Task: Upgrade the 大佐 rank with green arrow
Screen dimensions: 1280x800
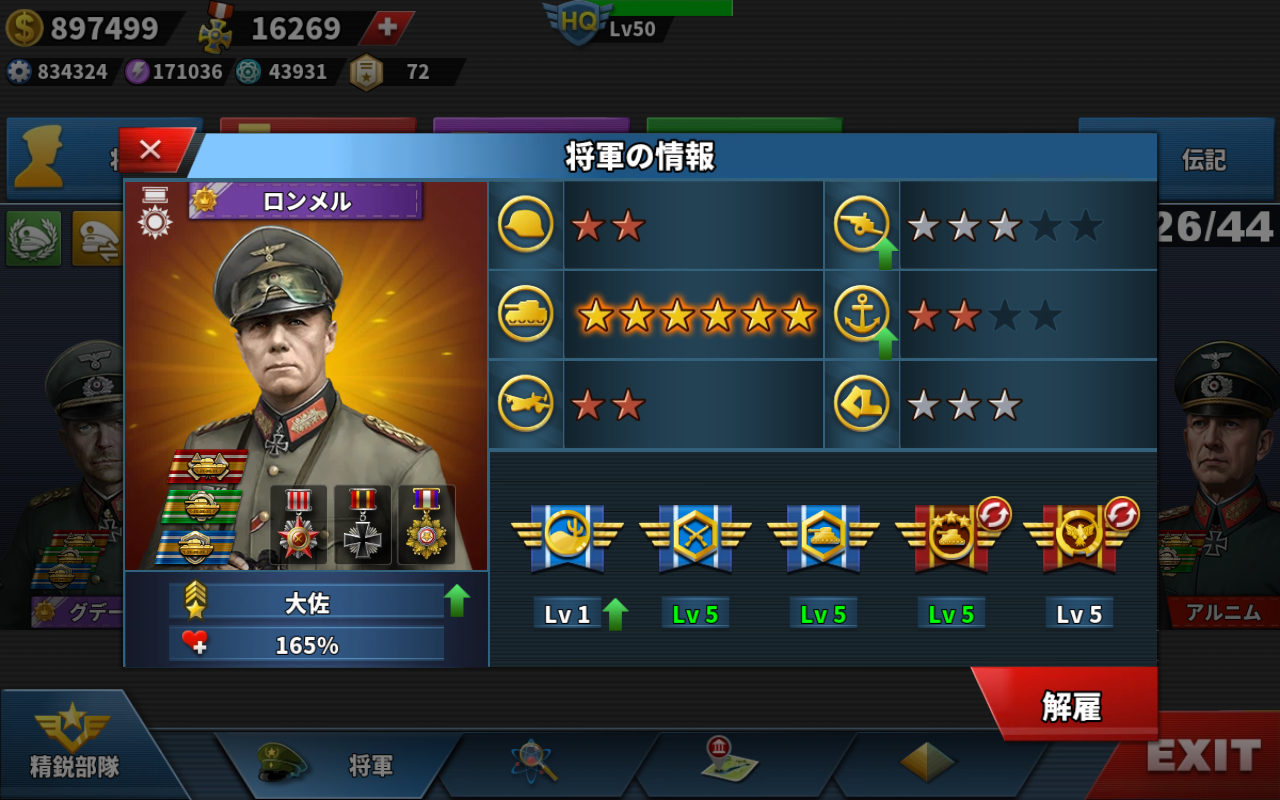Action: (x=457, y=600)
